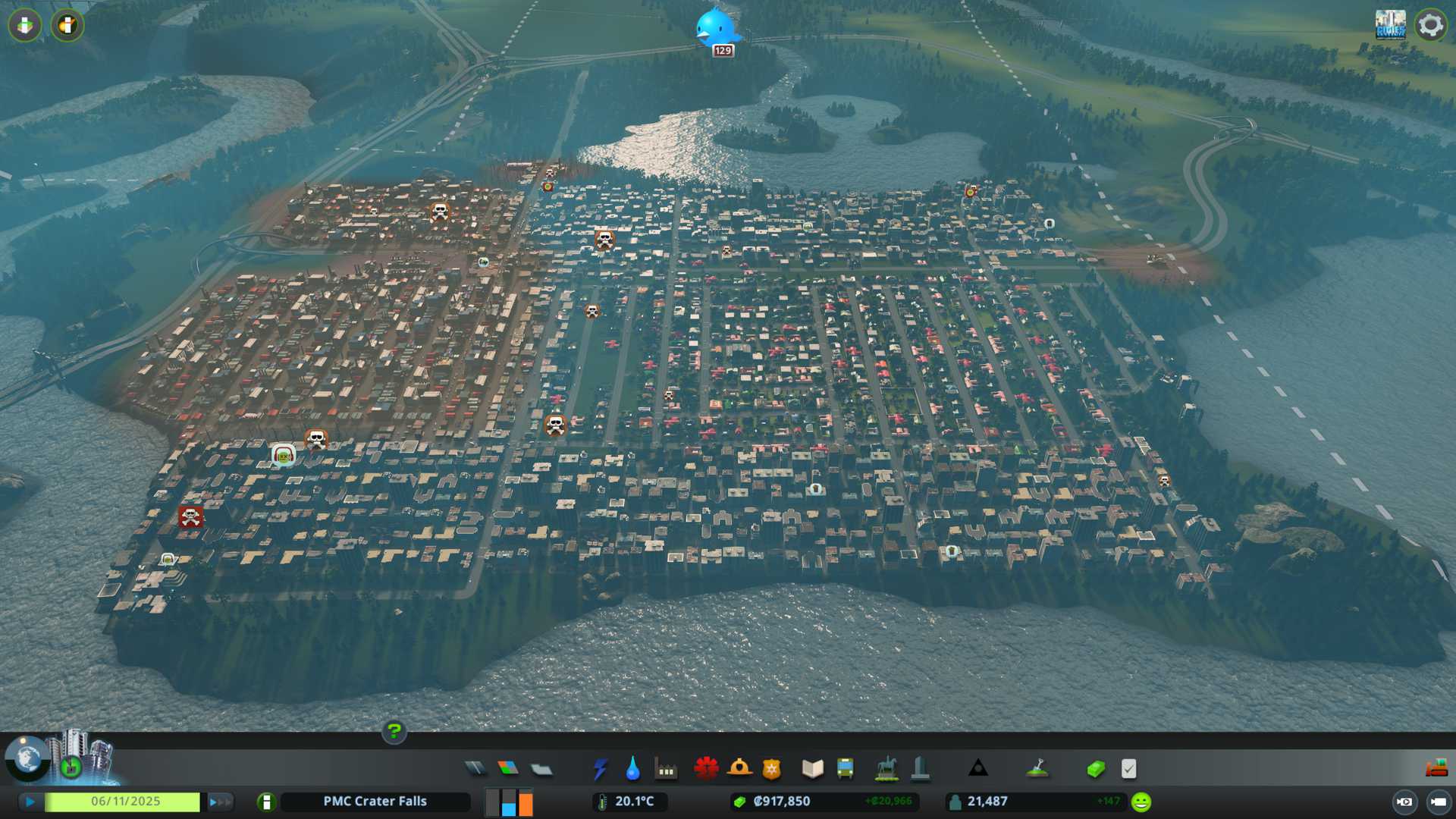The height and width of the screenshot is (819, 1456).
Task: Open the Zoning tool
Action: click(508, 769)
